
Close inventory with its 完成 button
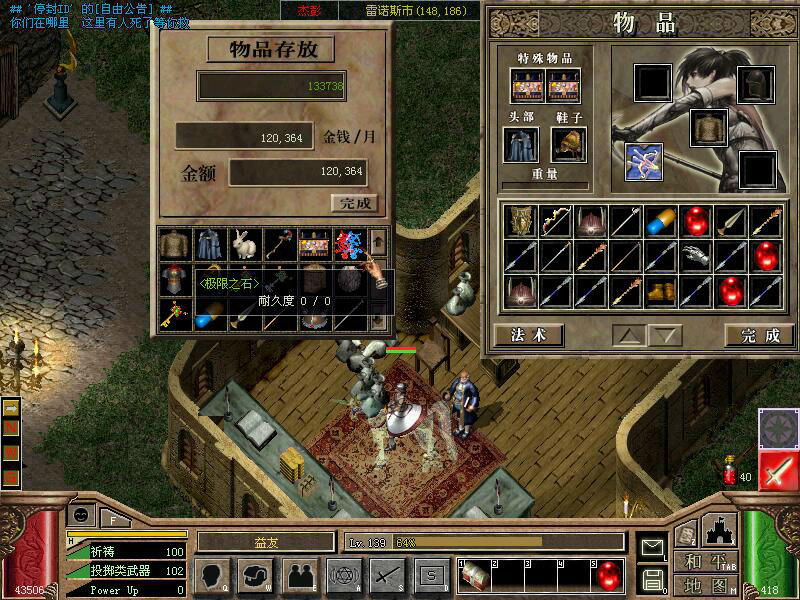752,335
